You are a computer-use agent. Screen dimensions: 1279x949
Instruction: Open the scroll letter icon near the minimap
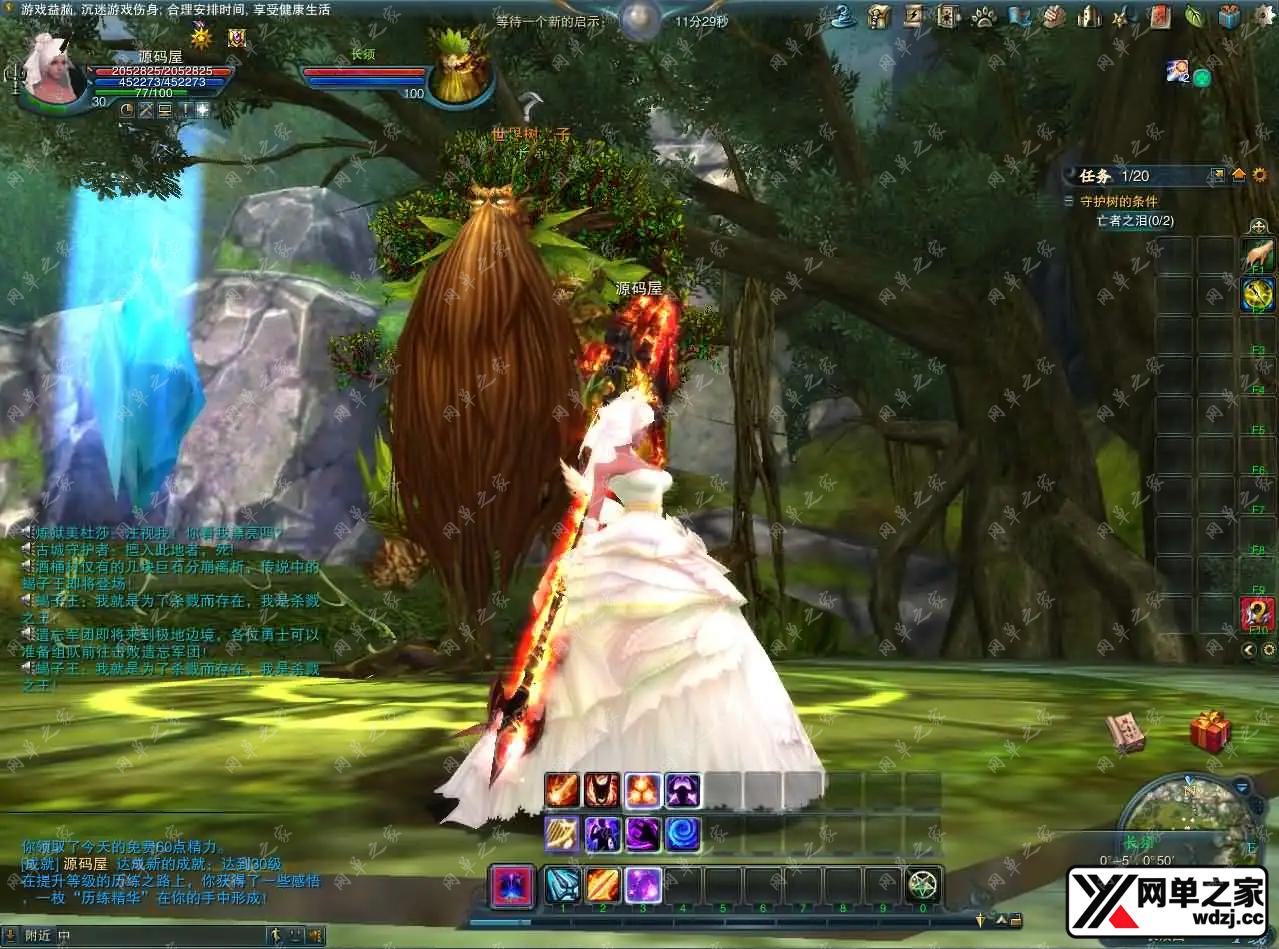pos(1126,731)
